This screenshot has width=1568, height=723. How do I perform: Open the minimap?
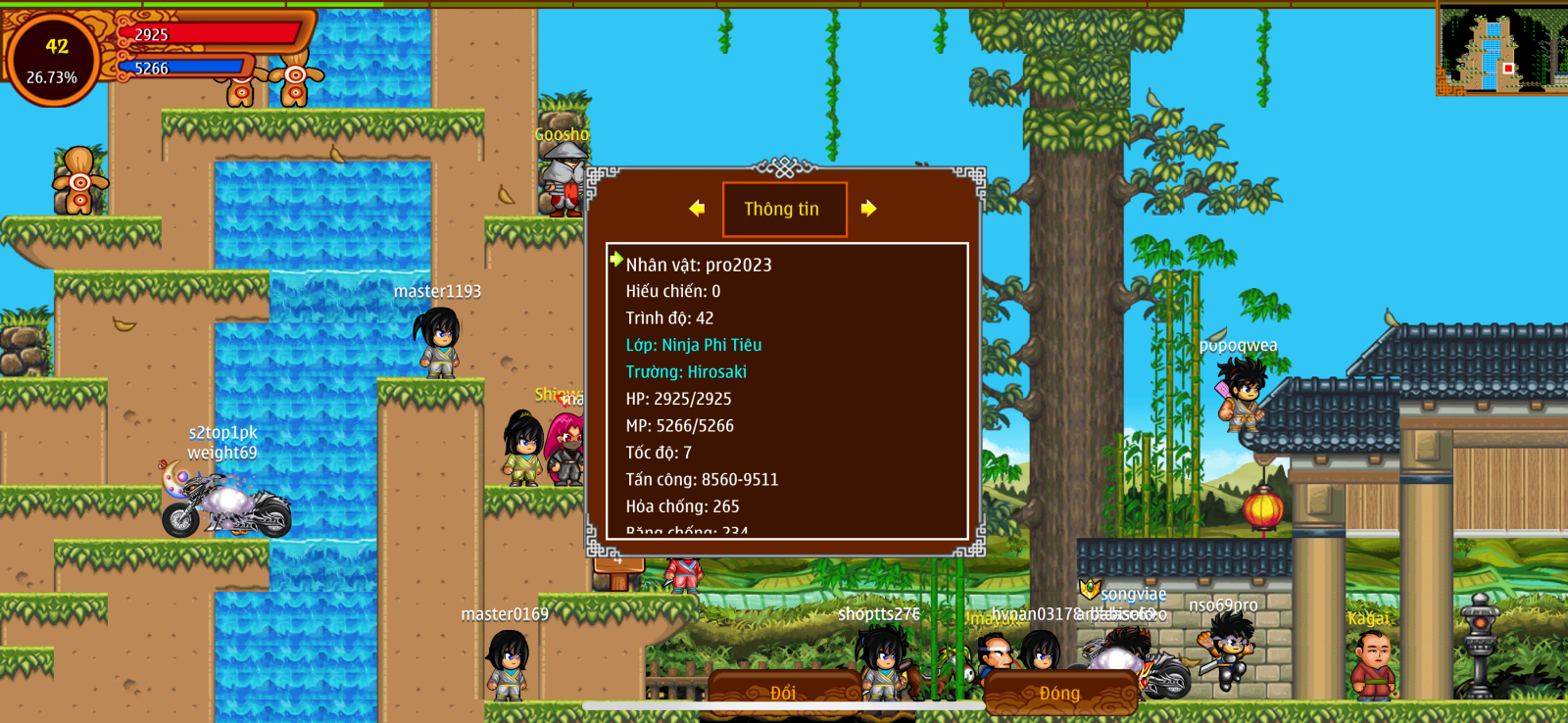pos(1500,50)
